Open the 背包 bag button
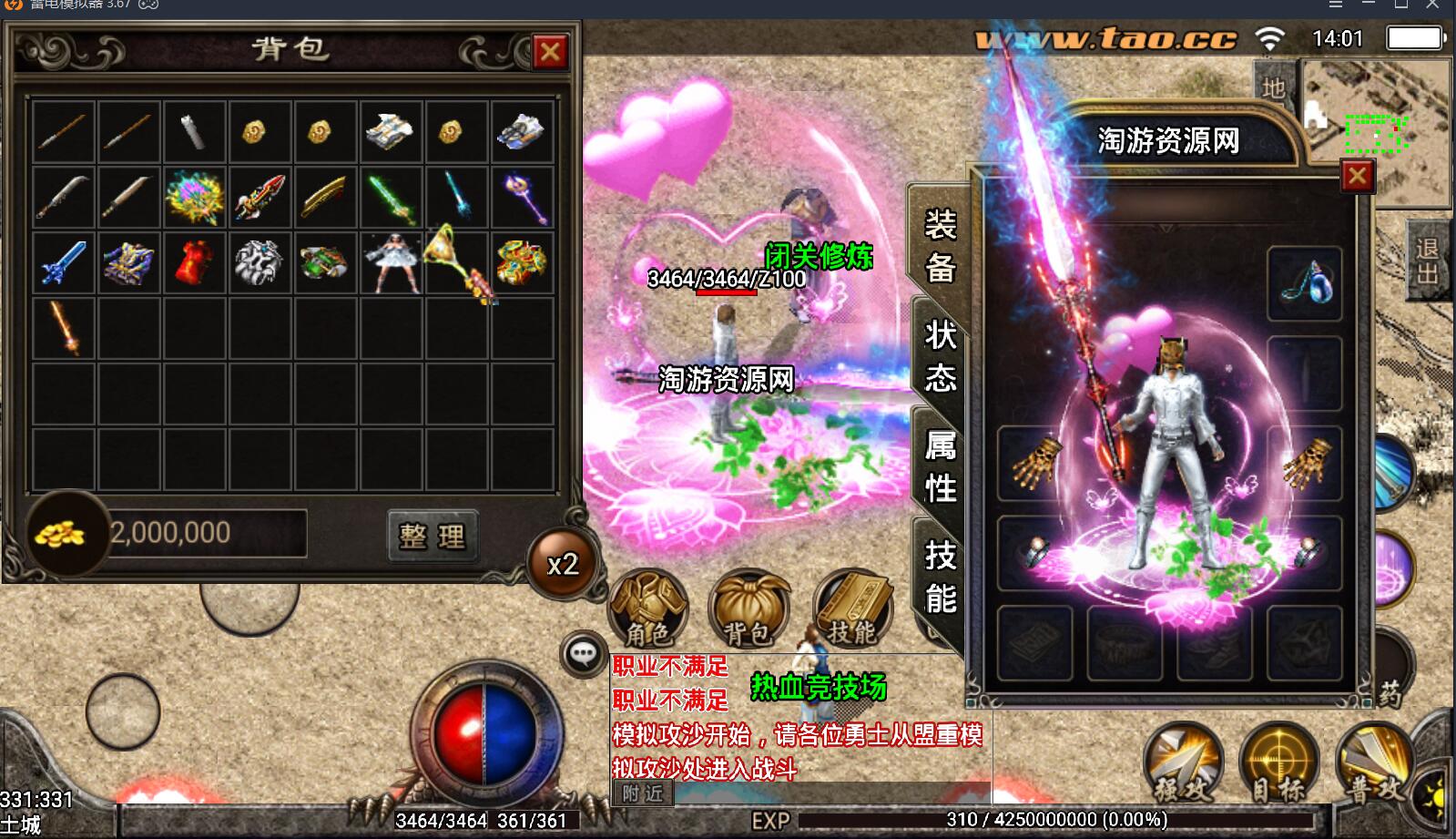Image resolution: width=1456 pixels, height=839 pixels. (748, 607)
